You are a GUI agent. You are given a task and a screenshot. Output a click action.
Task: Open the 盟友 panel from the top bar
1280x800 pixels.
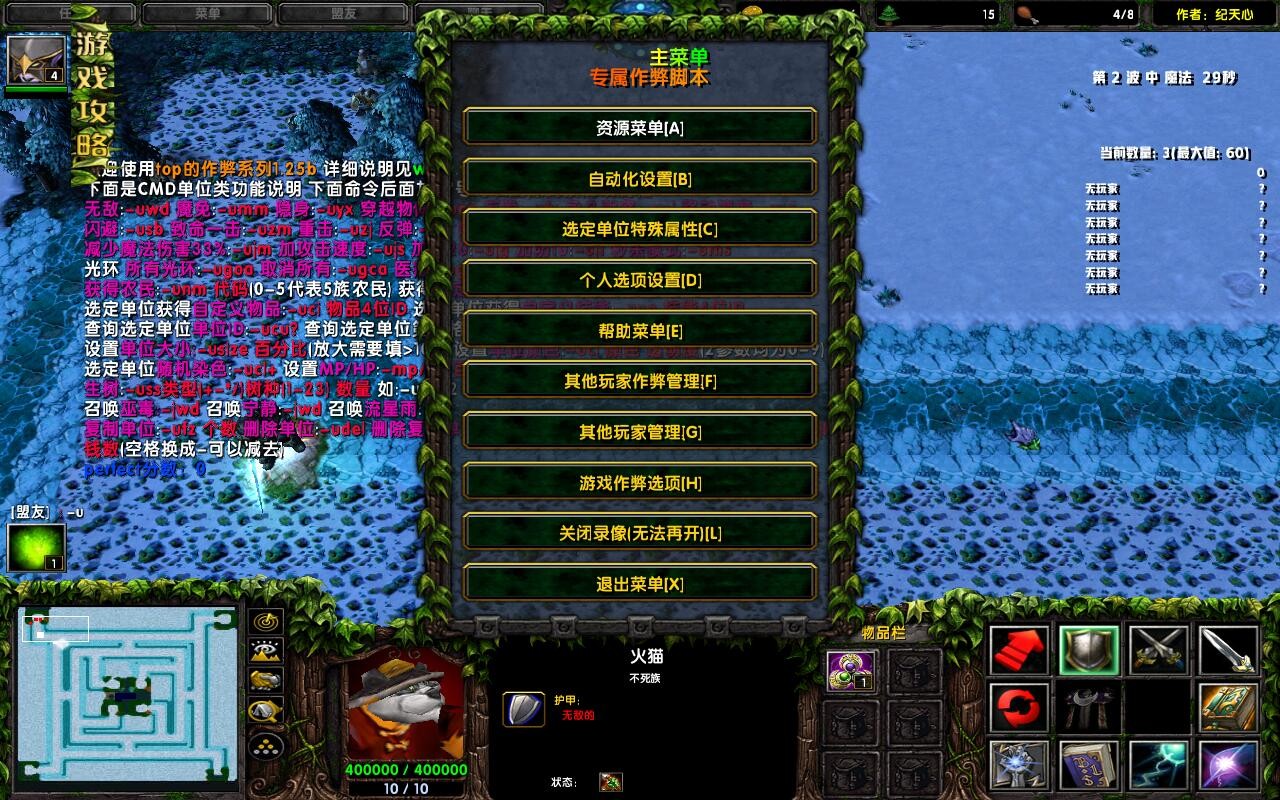point(343,12)
